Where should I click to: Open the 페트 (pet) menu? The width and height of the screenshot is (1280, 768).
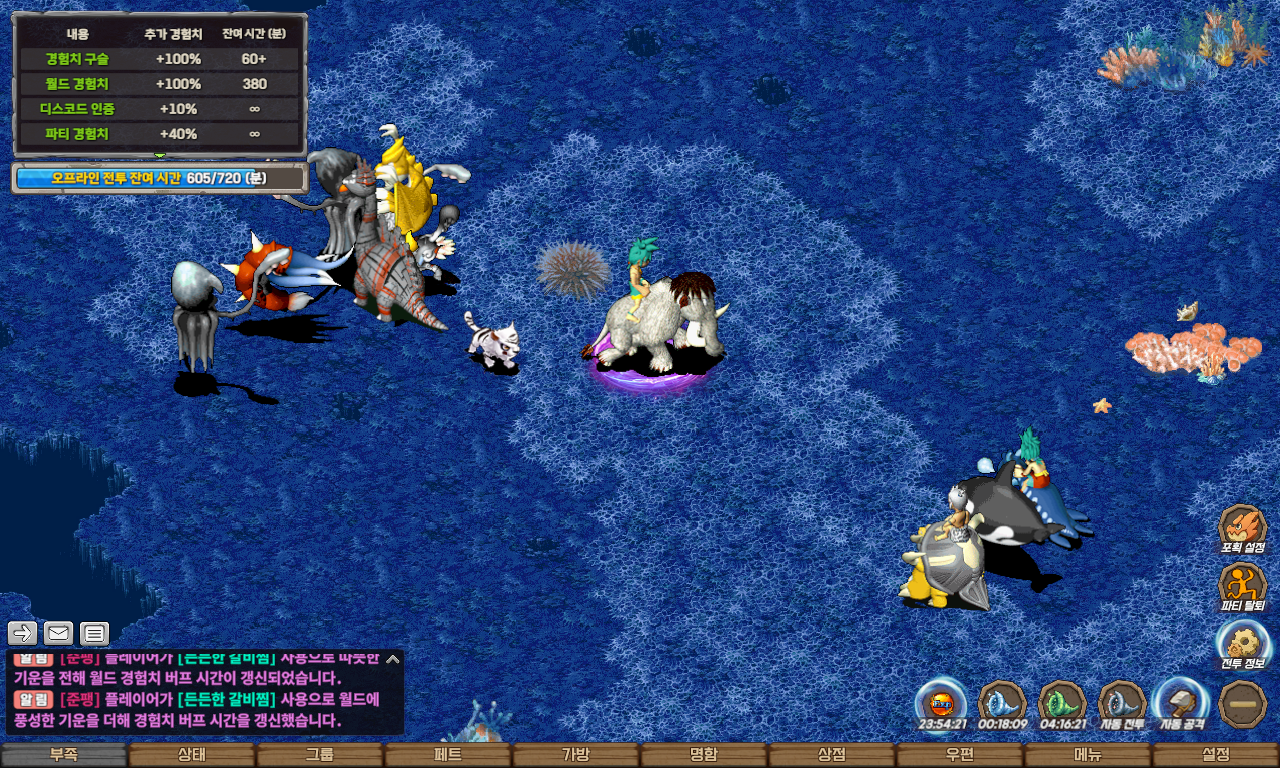tap(448, 755)
